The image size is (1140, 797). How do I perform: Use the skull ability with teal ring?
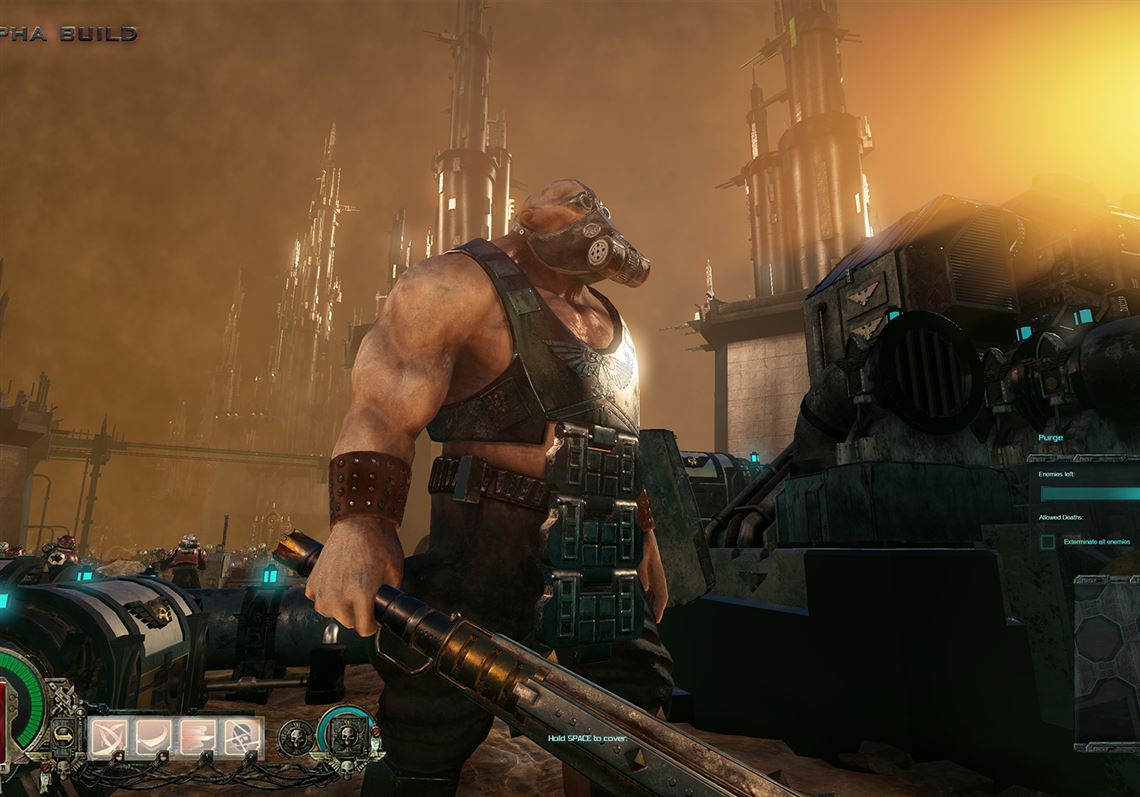pos(346,733)
